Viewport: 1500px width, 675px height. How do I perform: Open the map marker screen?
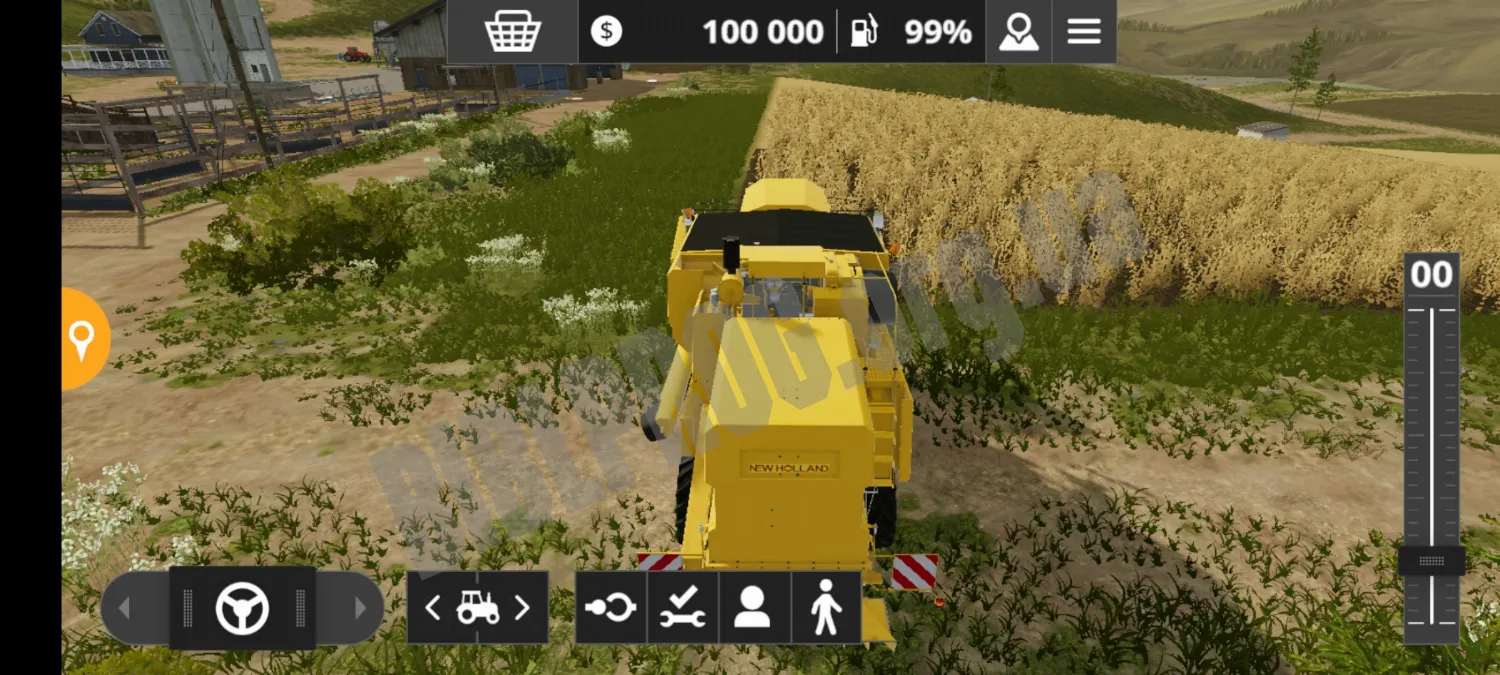[1018, 32]
